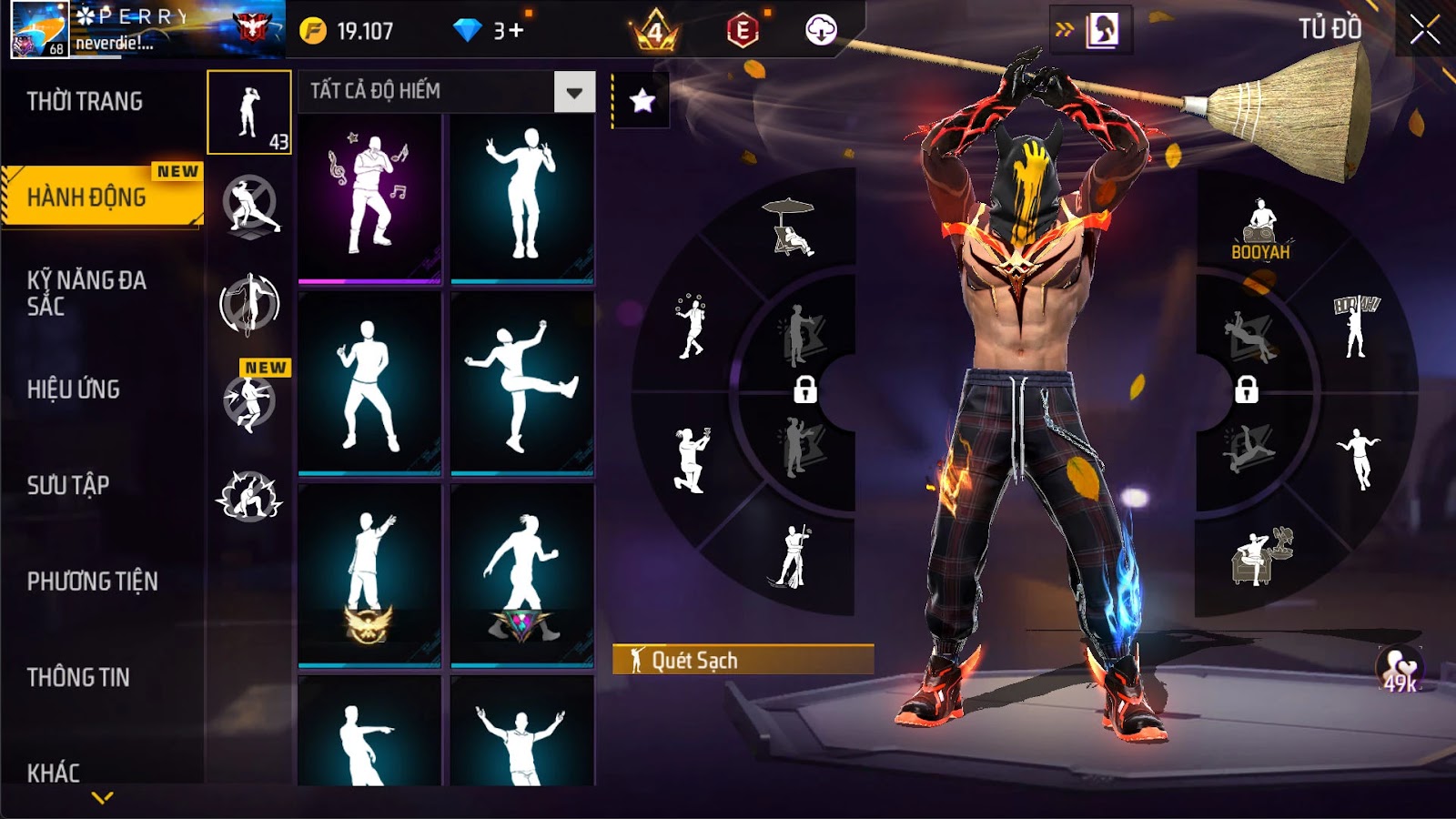Viewport: 1456px width, 819px height.
Task: Close the Tủ Đồ screen
Action: [1424, 30]
